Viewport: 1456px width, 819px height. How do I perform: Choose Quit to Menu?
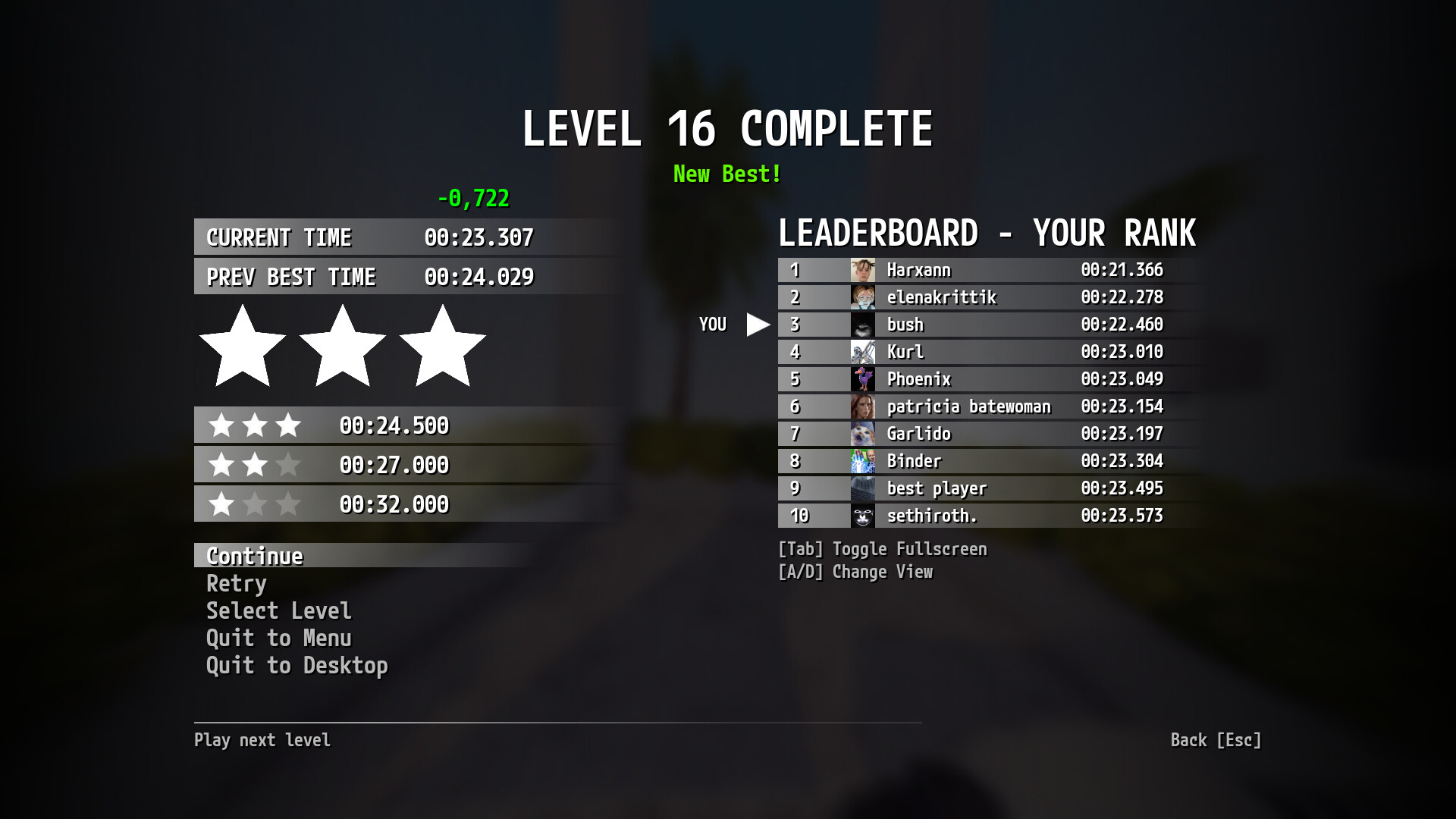(278, 639)
